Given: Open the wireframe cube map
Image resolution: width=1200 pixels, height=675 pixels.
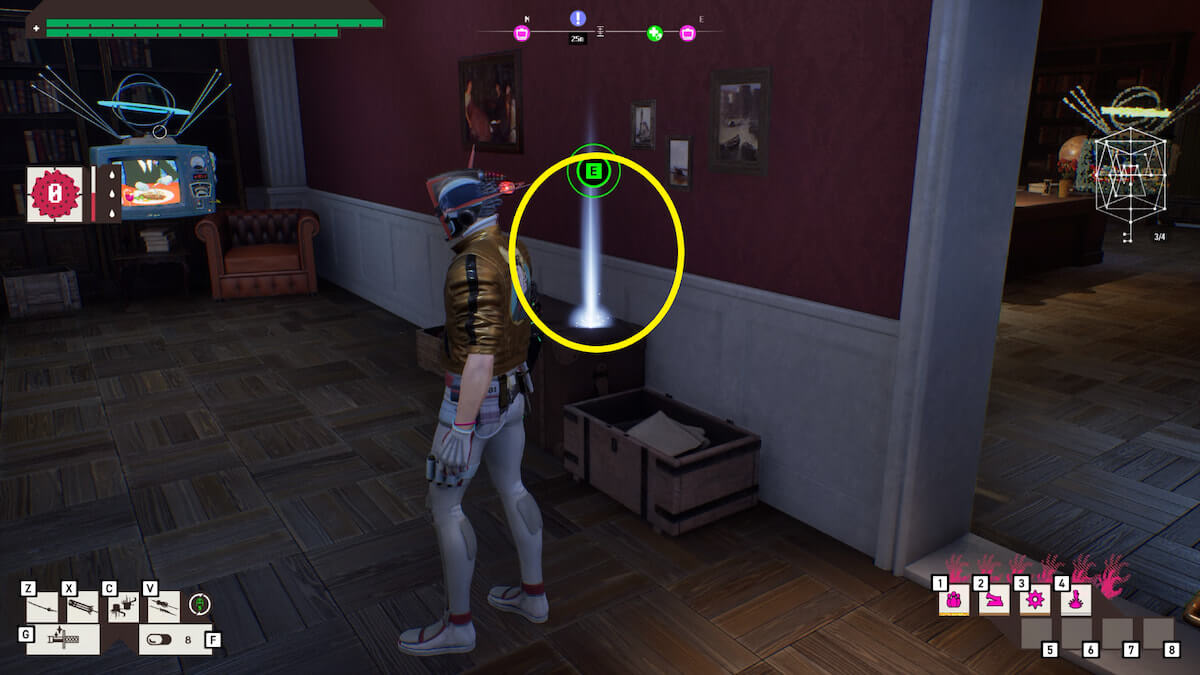Looking at the screenshot, I should click(x=1131, y=180).
